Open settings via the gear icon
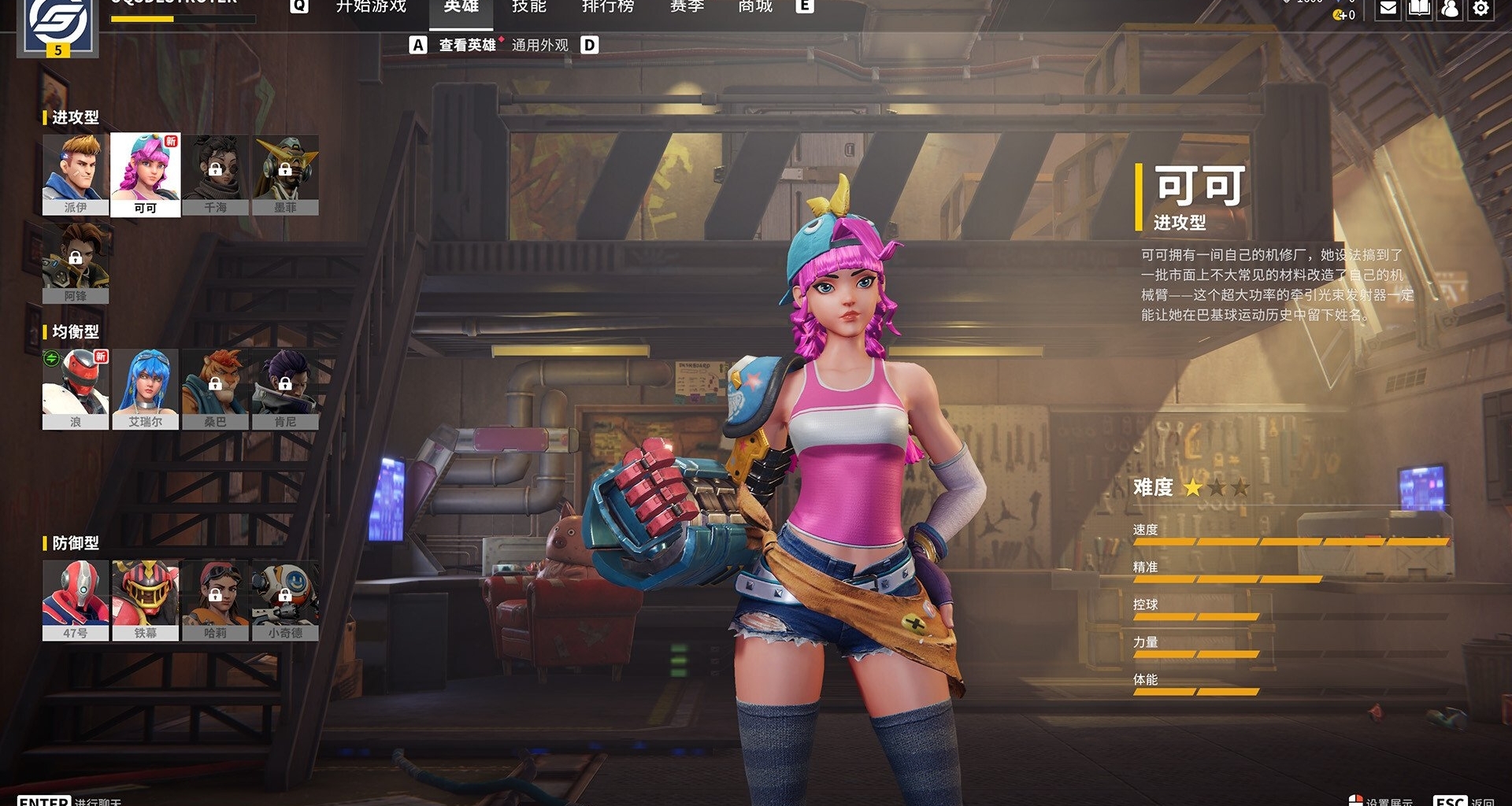The height and width of the screenshot is (806, 1512). click(1480, 9)
